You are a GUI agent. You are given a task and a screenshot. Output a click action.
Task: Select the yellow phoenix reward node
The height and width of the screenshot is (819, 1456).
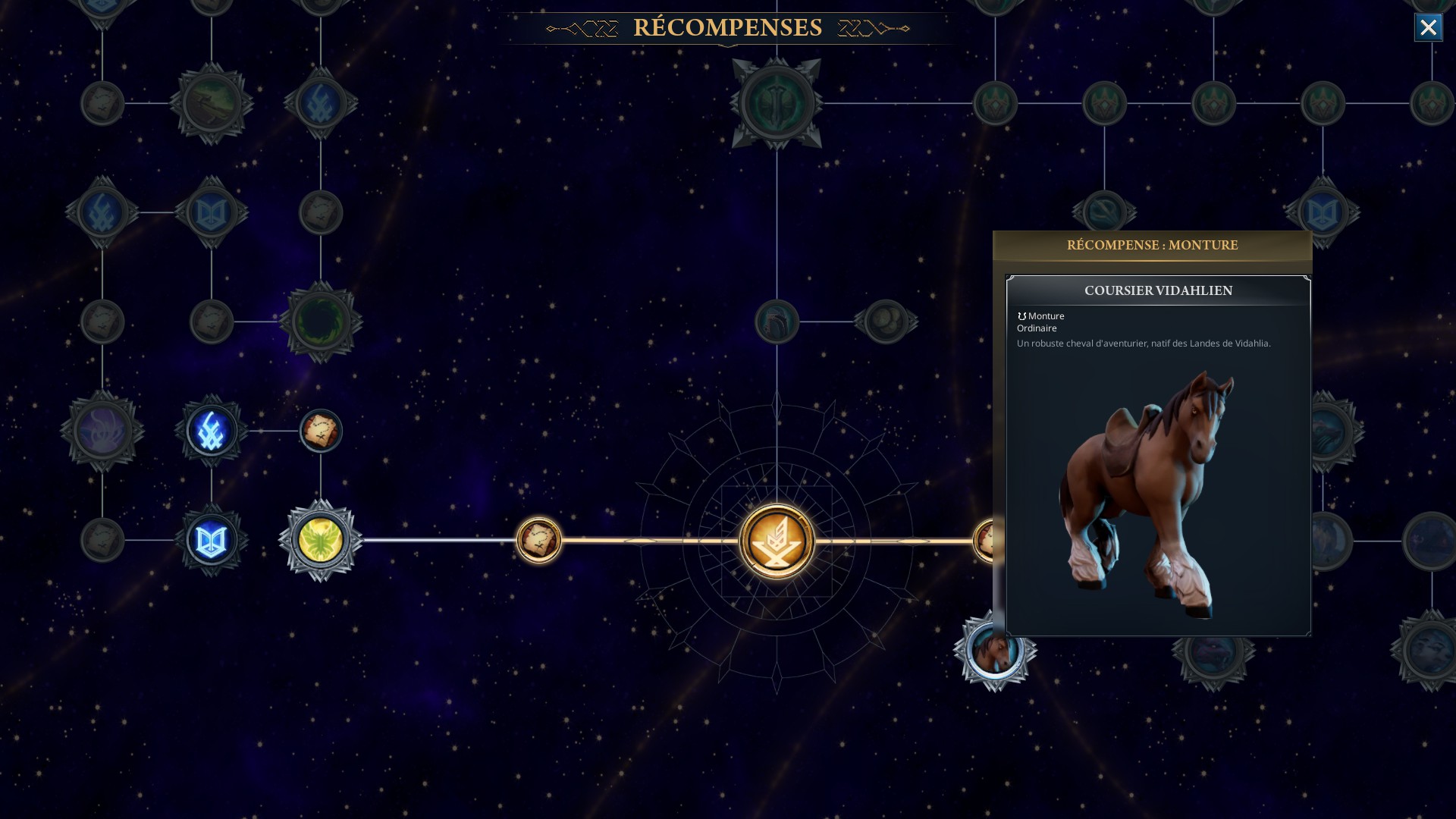pos(321,541)
